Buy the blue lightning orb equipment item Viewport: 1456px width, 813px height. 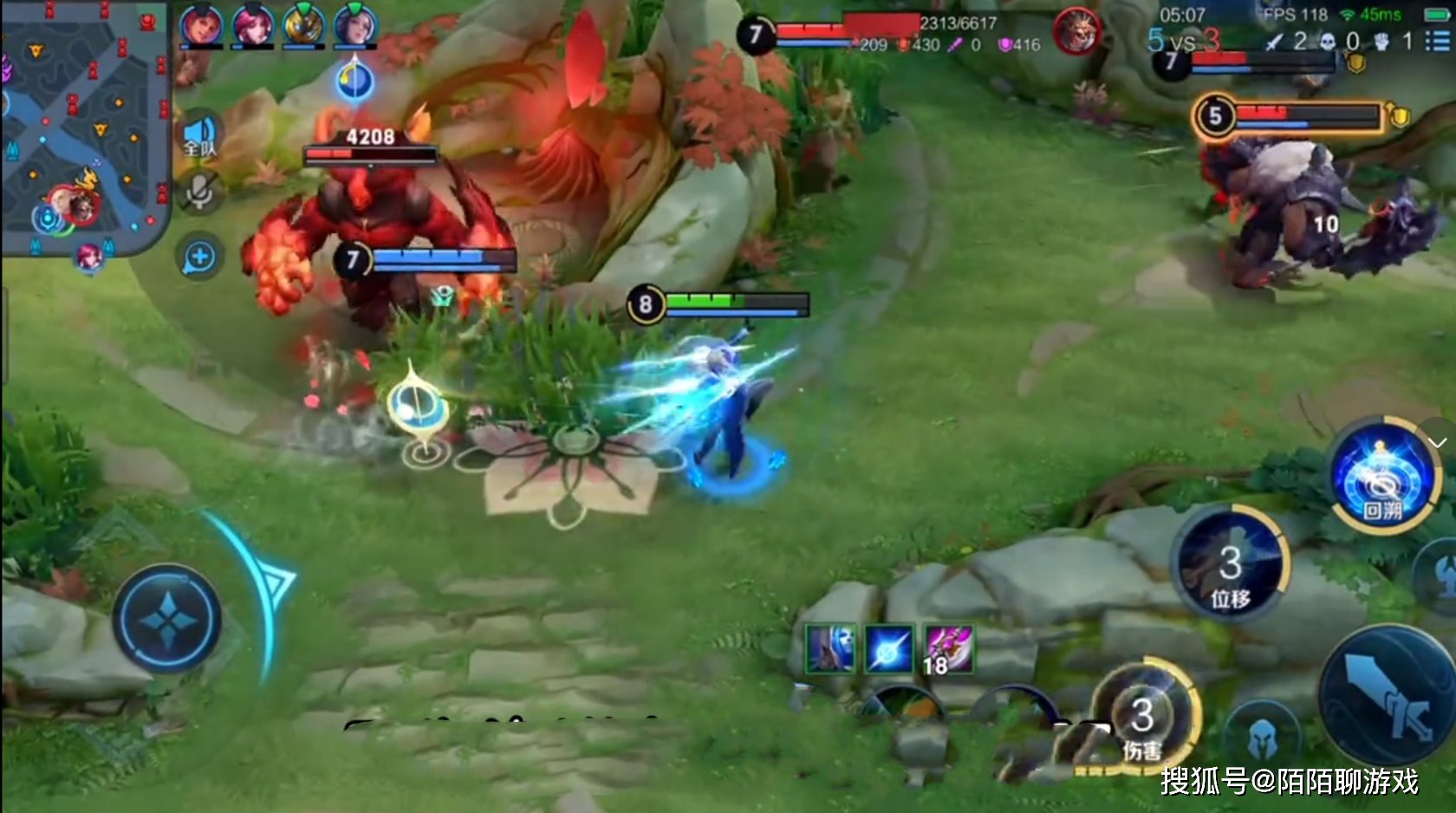tap(889, 648)
